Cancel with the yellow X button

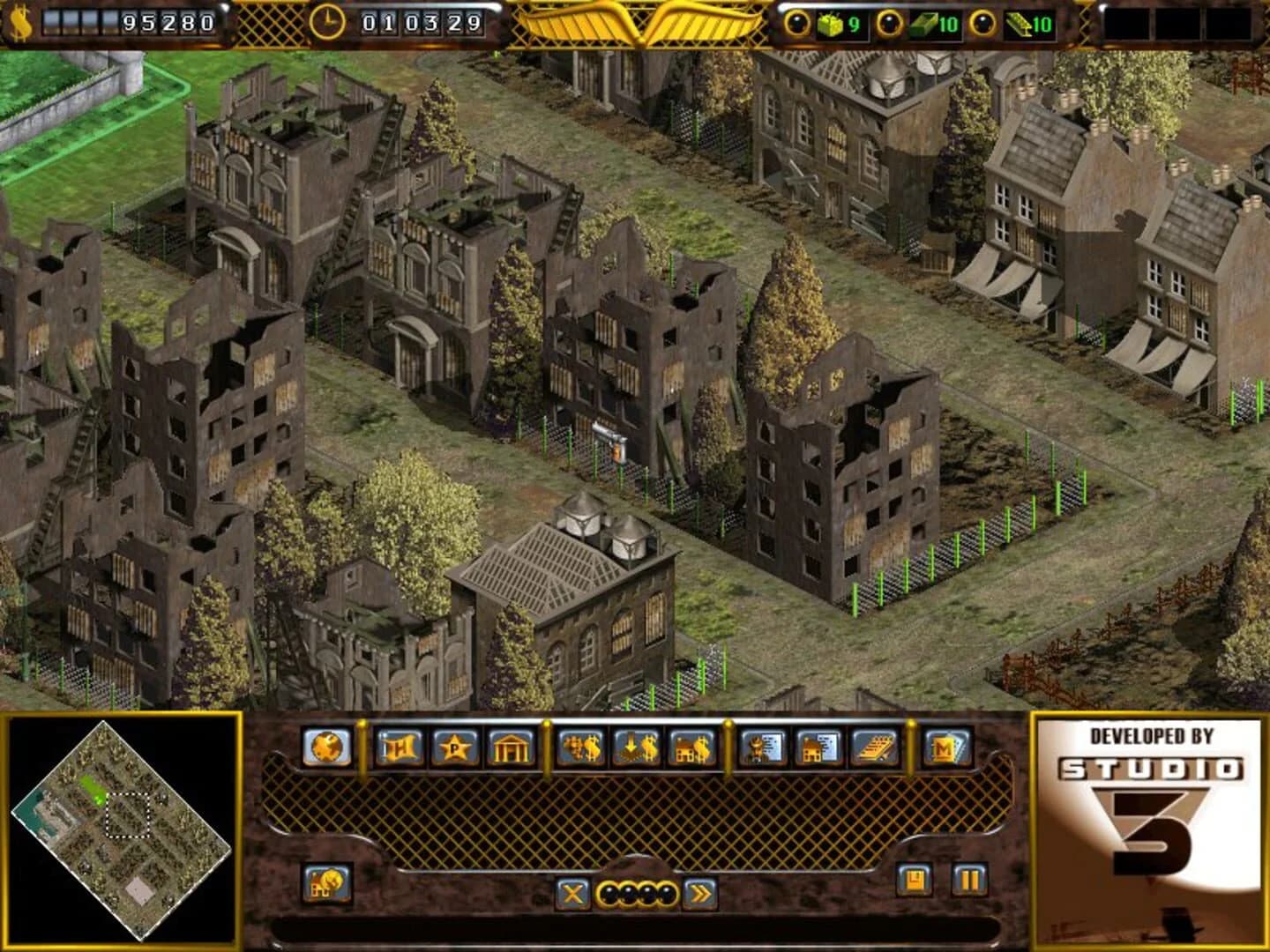tap(574, 892)
